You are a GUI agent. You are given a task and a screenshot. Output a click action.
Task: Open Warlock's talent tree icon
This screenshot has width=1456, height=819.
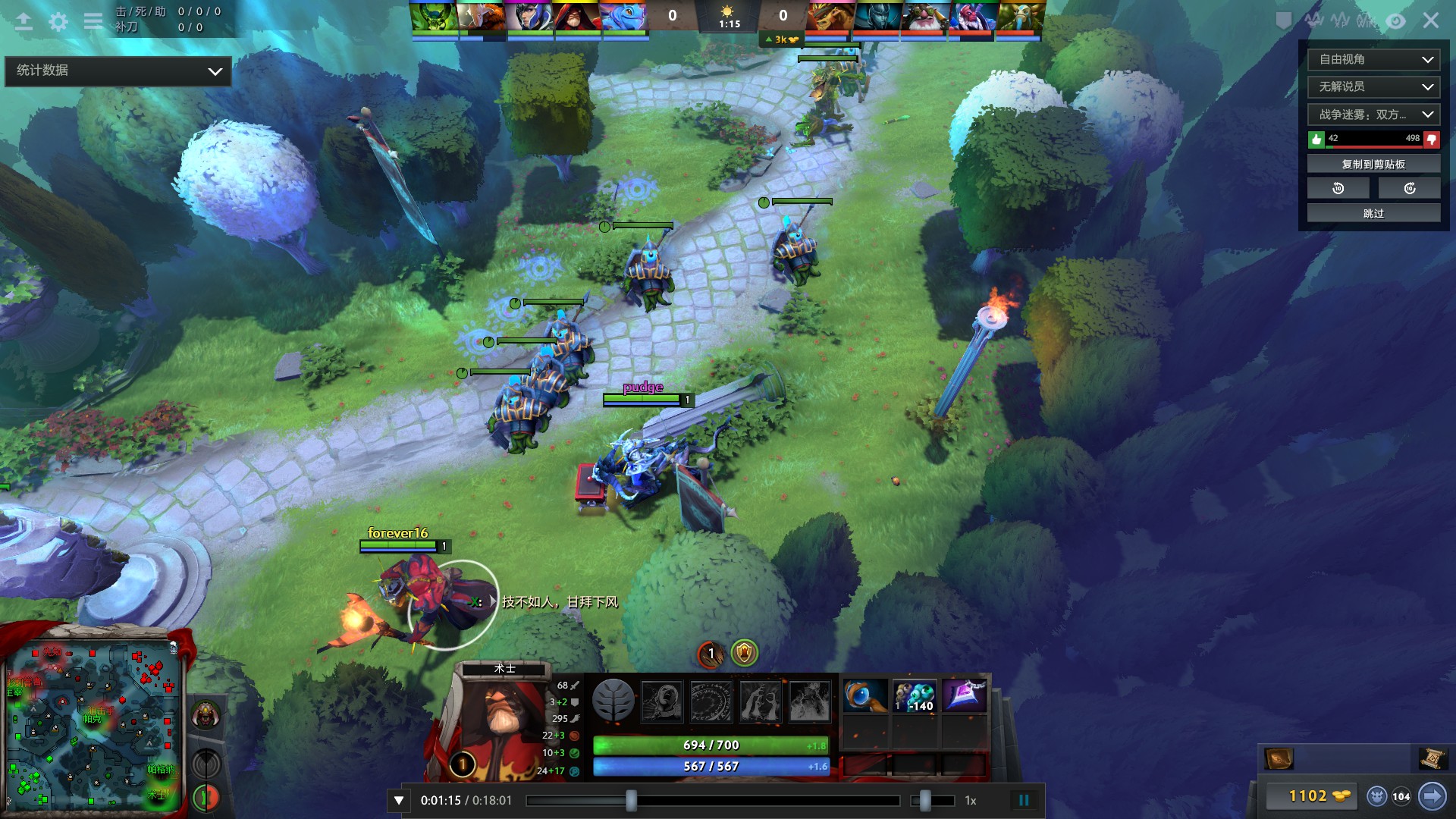(614, 701)
